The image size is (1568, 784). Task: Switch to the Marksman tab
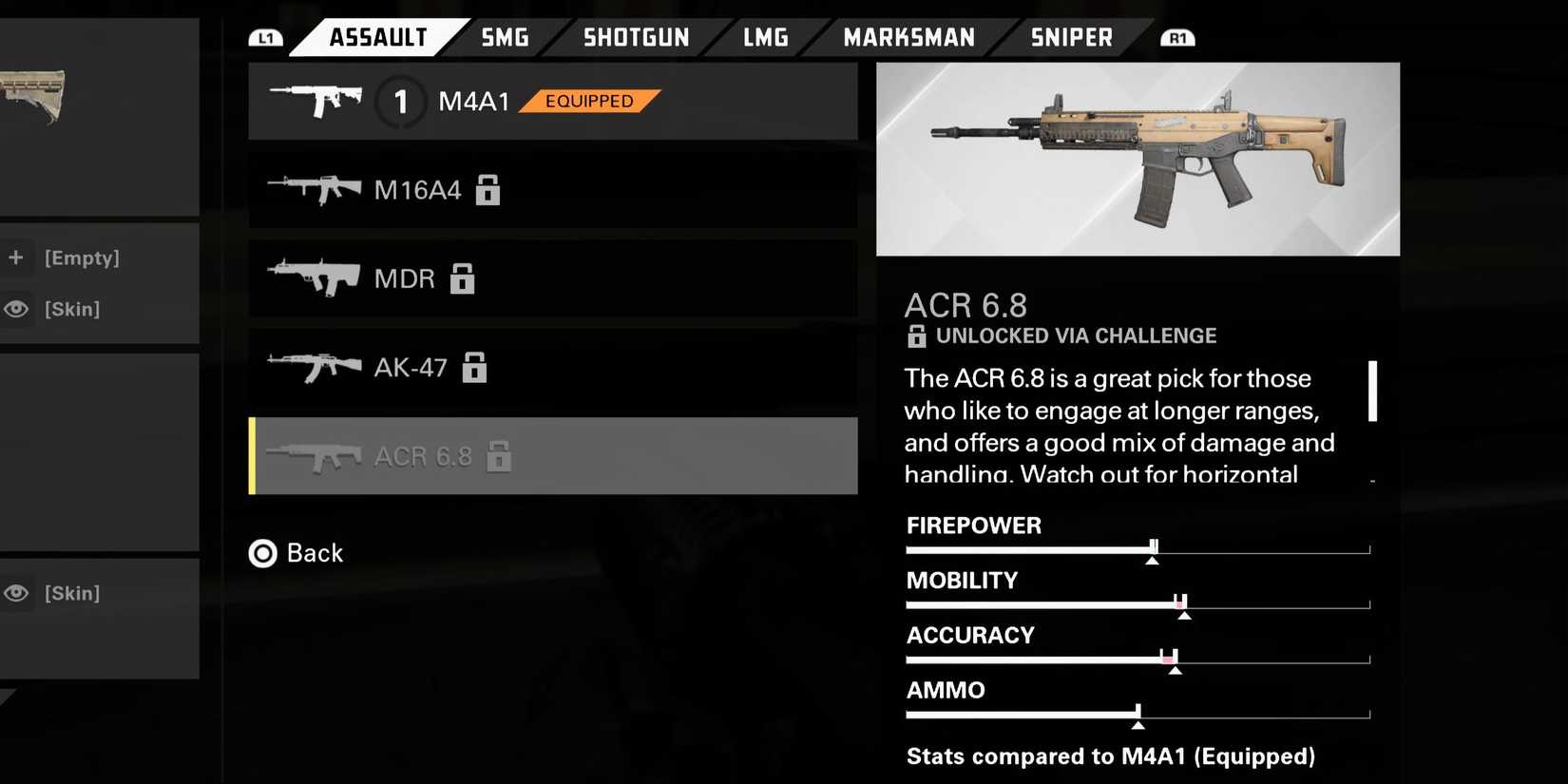908,38
